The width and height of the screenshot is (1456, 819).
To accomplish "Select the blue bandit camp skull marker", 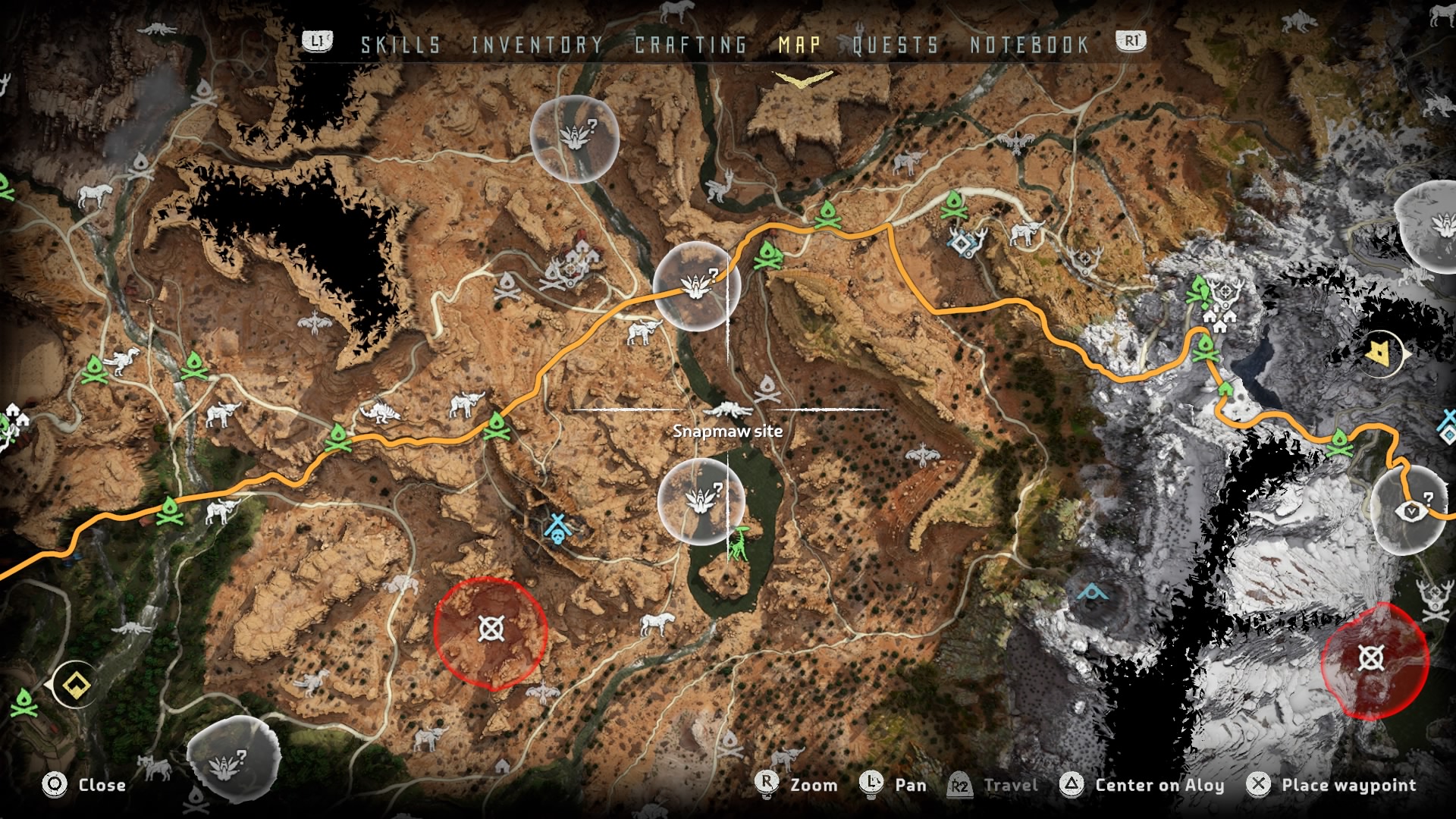I will [557, 528].
